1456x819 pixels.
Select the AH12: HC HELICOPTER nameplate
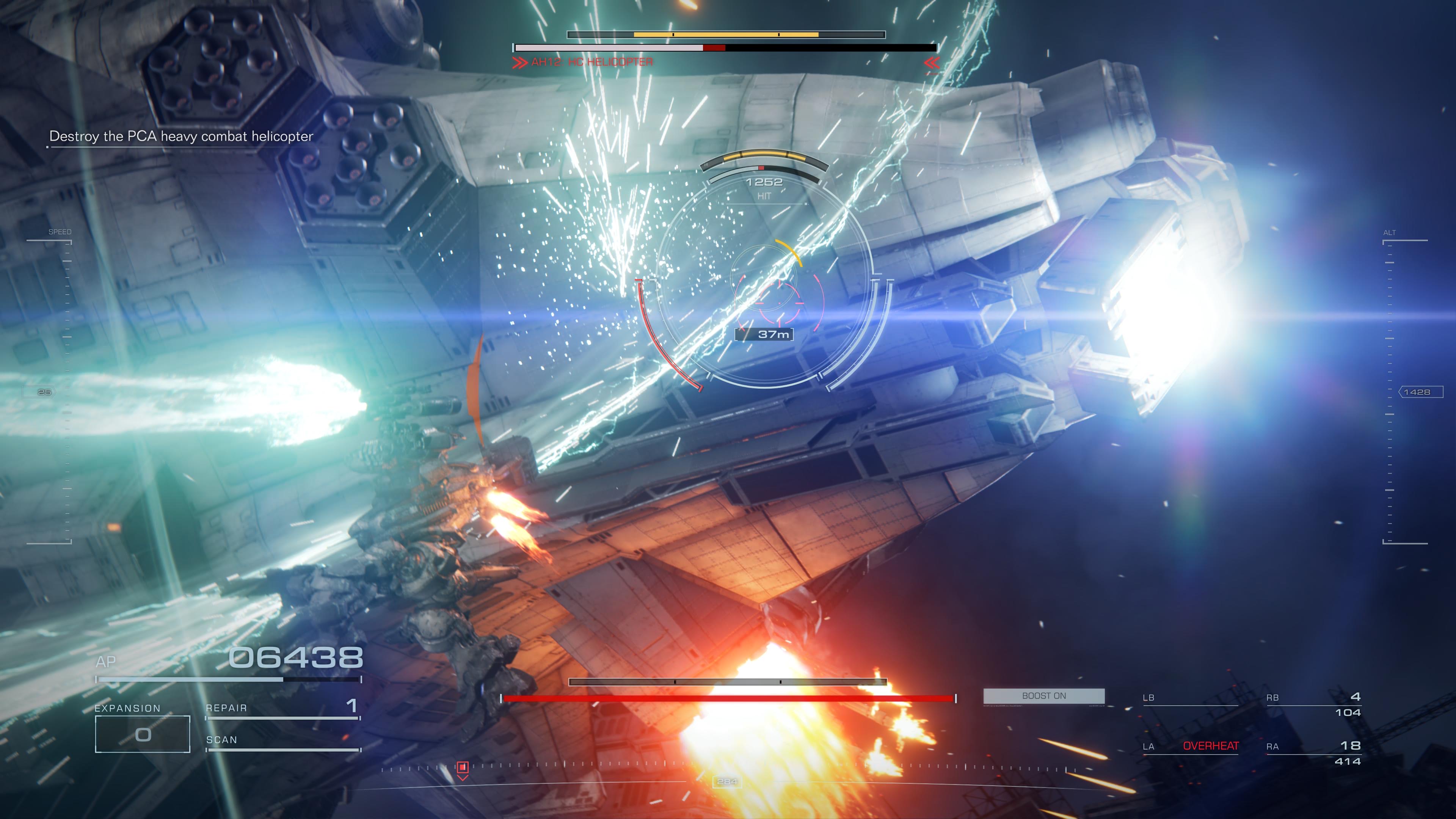click(x=591, y=61)
